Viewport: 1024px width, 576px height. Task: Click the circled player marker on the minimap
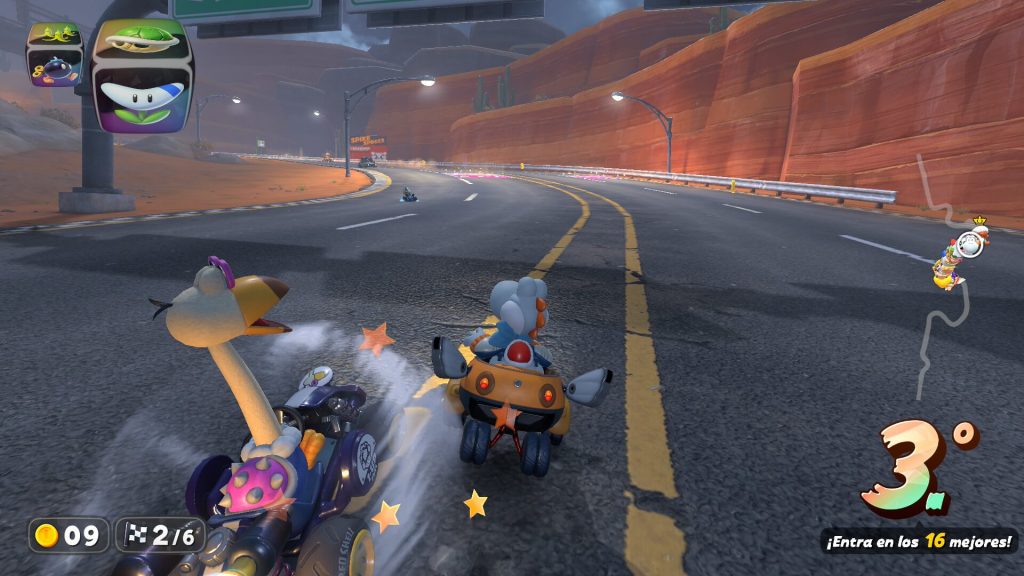pyautogui.click(x=967, y=242)
